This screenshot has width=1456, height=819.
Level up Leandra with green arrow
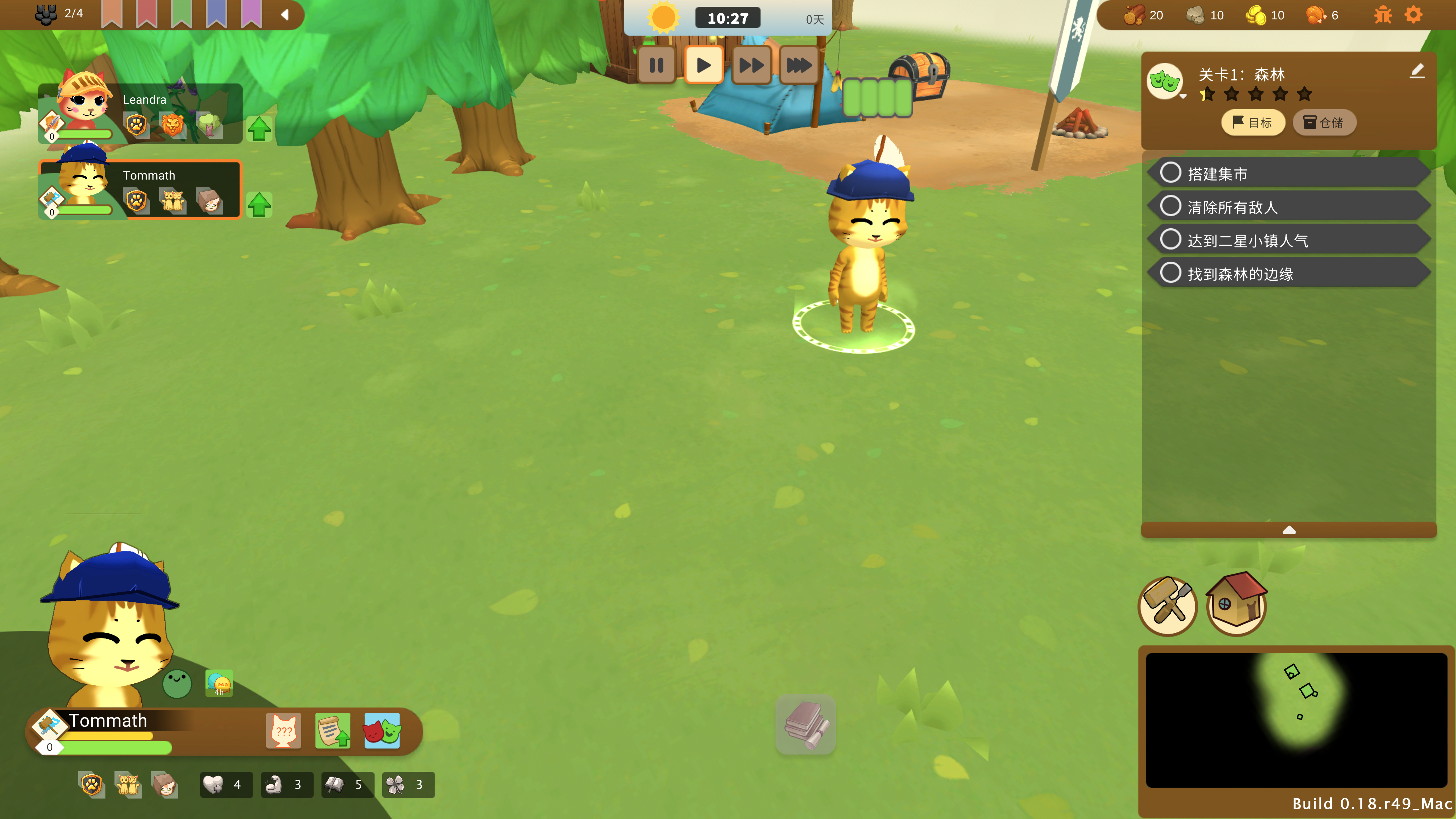point(259,128)
